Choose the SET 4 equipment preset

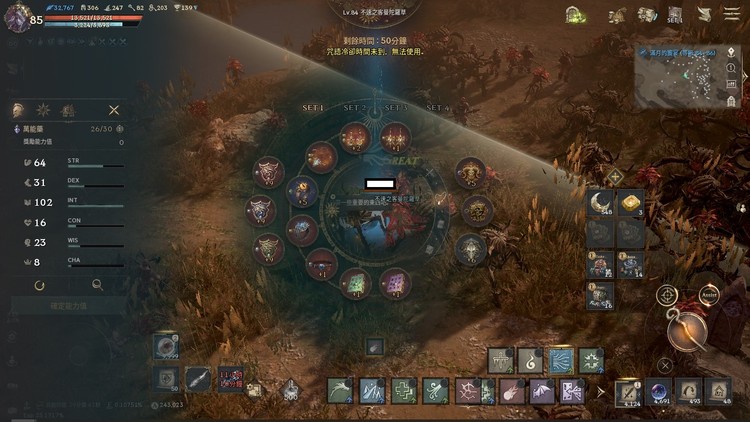point(436,107)
